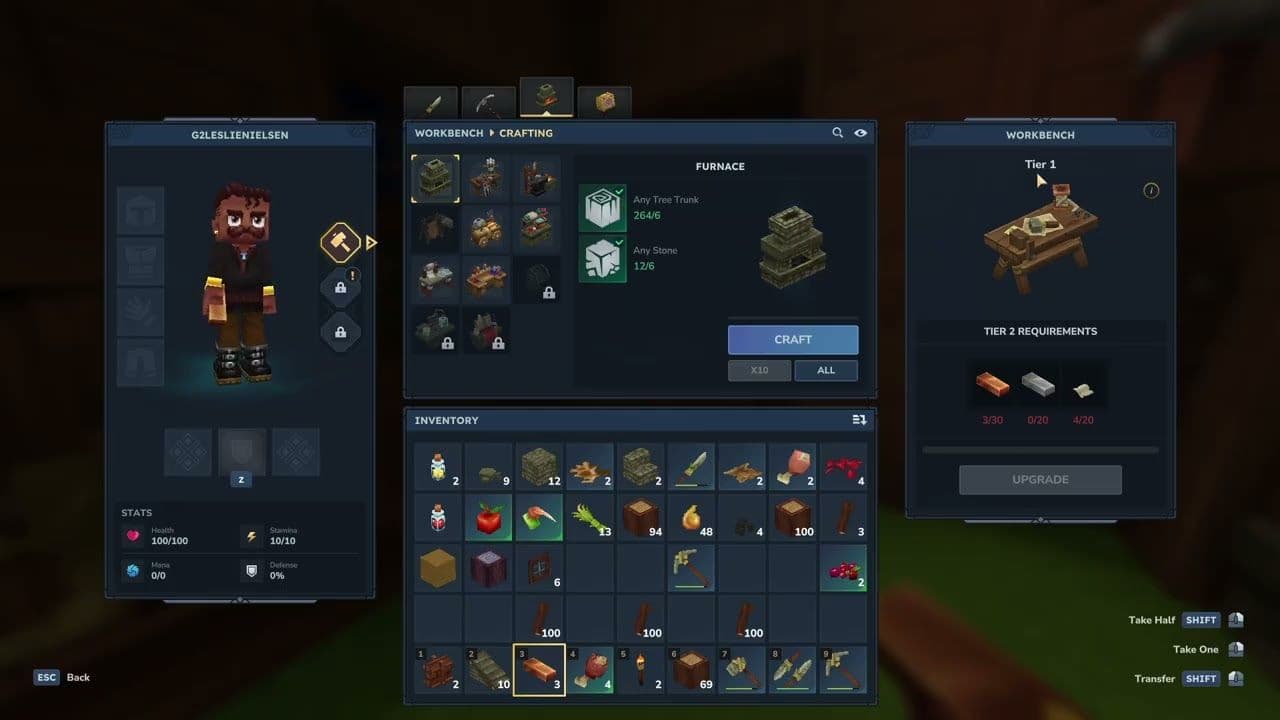This screenshot has height=720, width=1280.
Task: Toggle the recipe visibility eye icon
Action: coord(861,132)
